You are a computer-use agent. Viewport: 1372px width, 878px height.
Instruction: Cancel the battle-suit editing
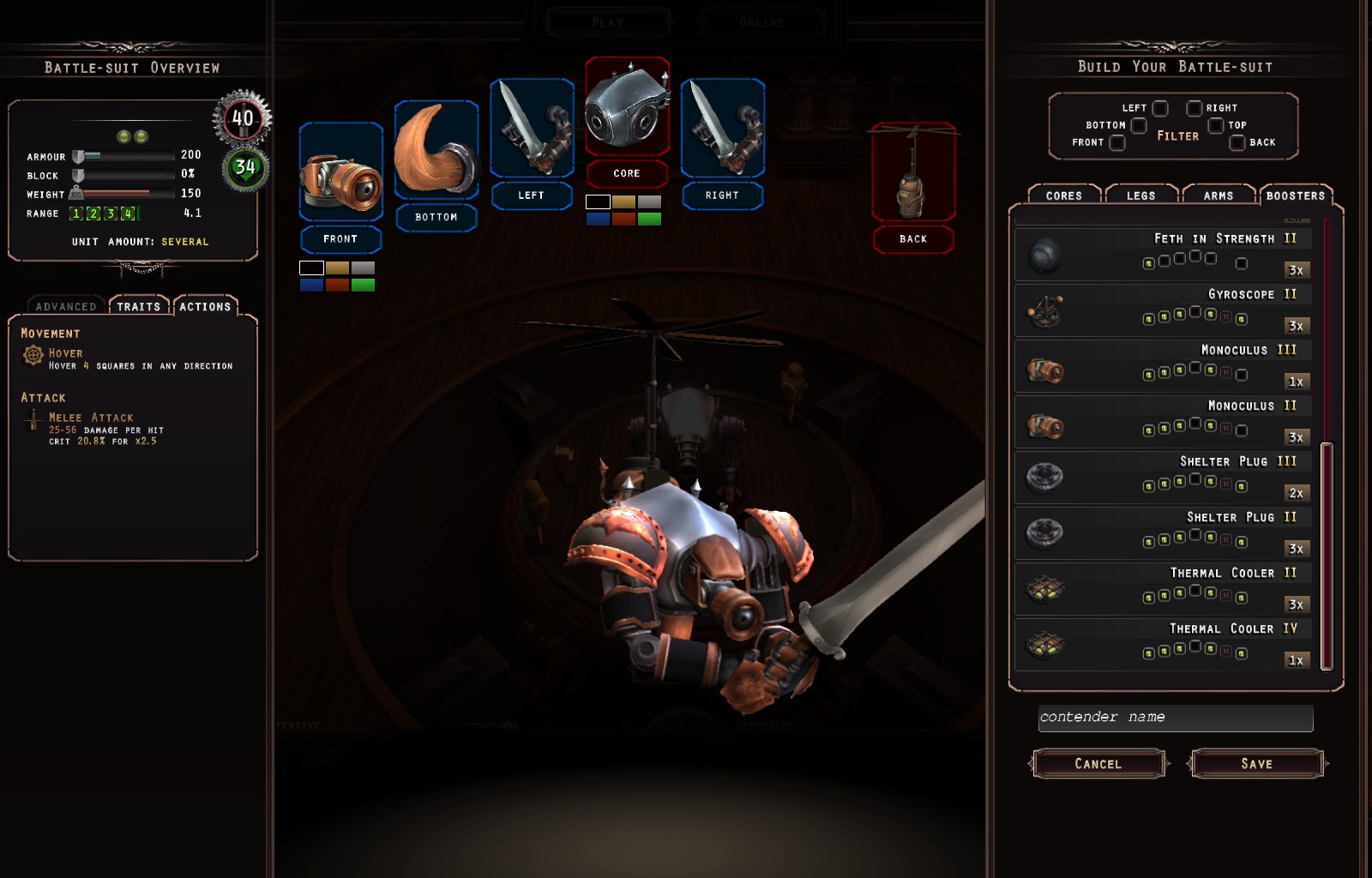[x=1098, y=763]
